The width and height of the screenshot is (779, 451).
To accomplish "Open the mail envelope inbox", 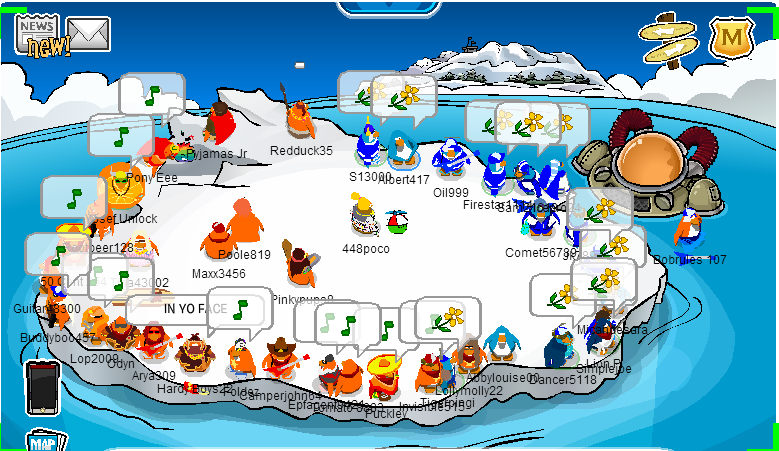I will (89, 34).
